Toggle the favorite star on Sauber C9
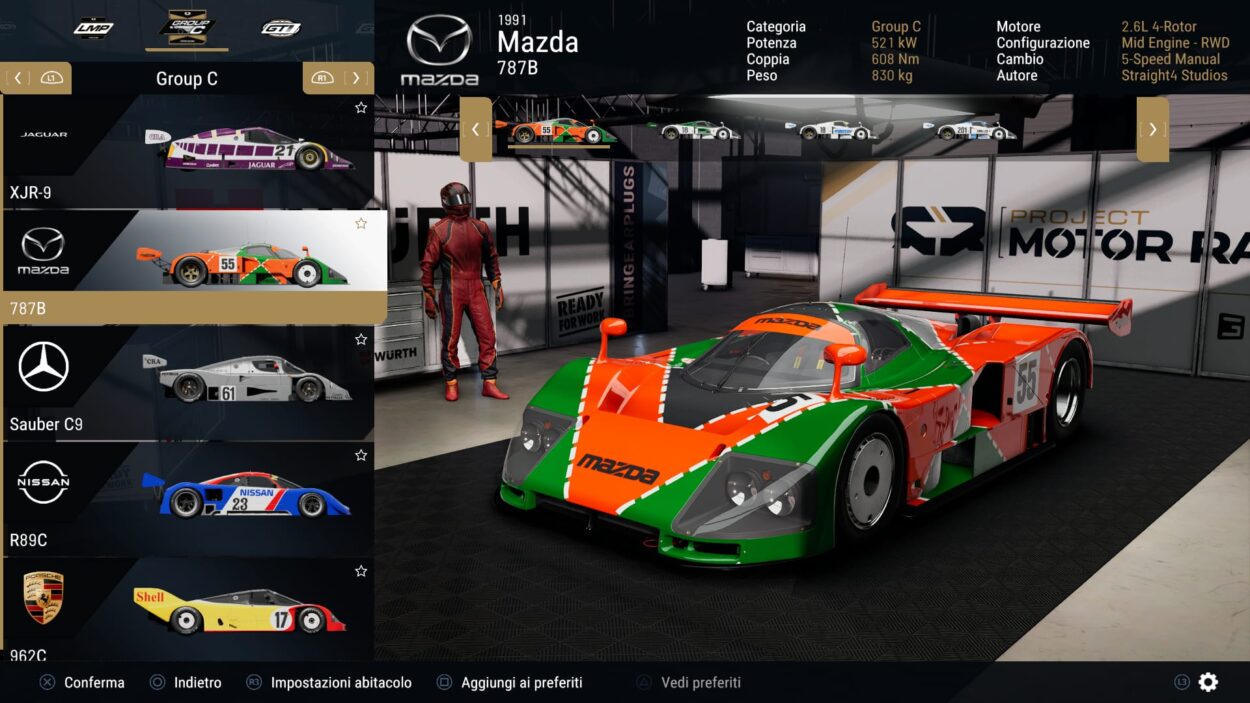The width and height of the screenshot is (1250, 703). (361, 340)
